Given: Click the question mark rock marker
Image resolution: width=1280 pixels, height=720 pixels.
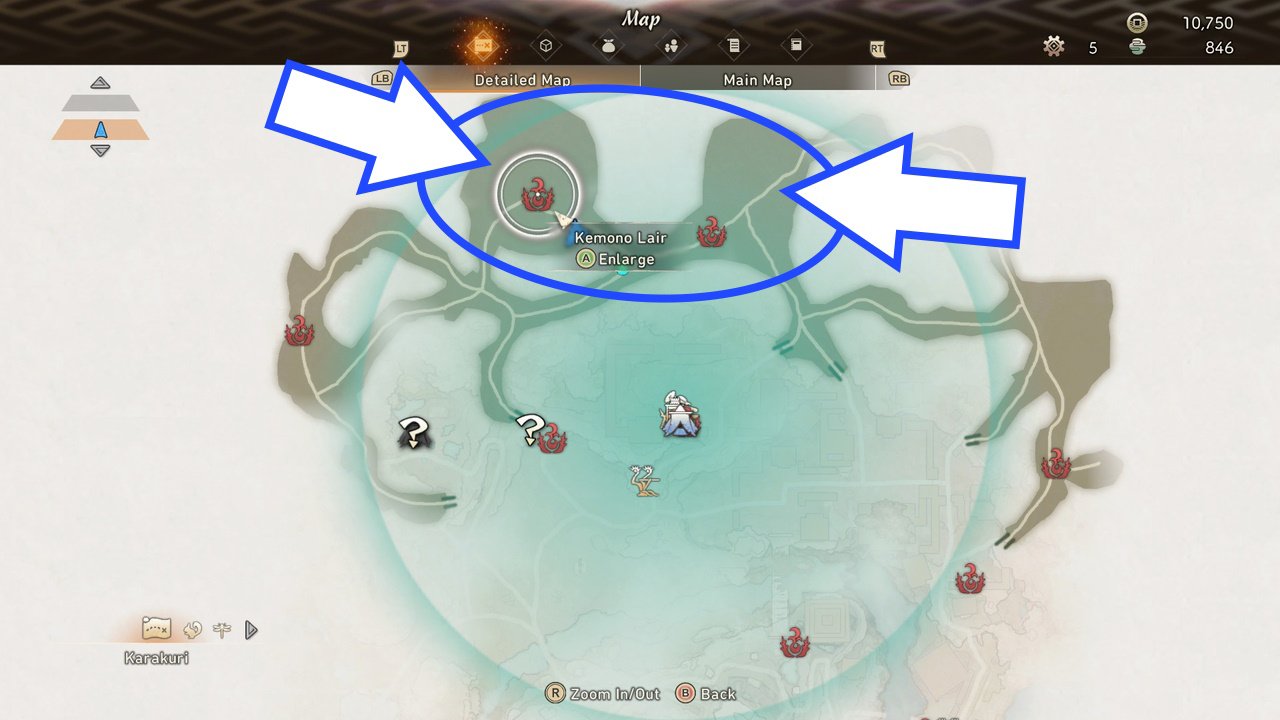Looking at the screenshot, I should click(412, 434).
